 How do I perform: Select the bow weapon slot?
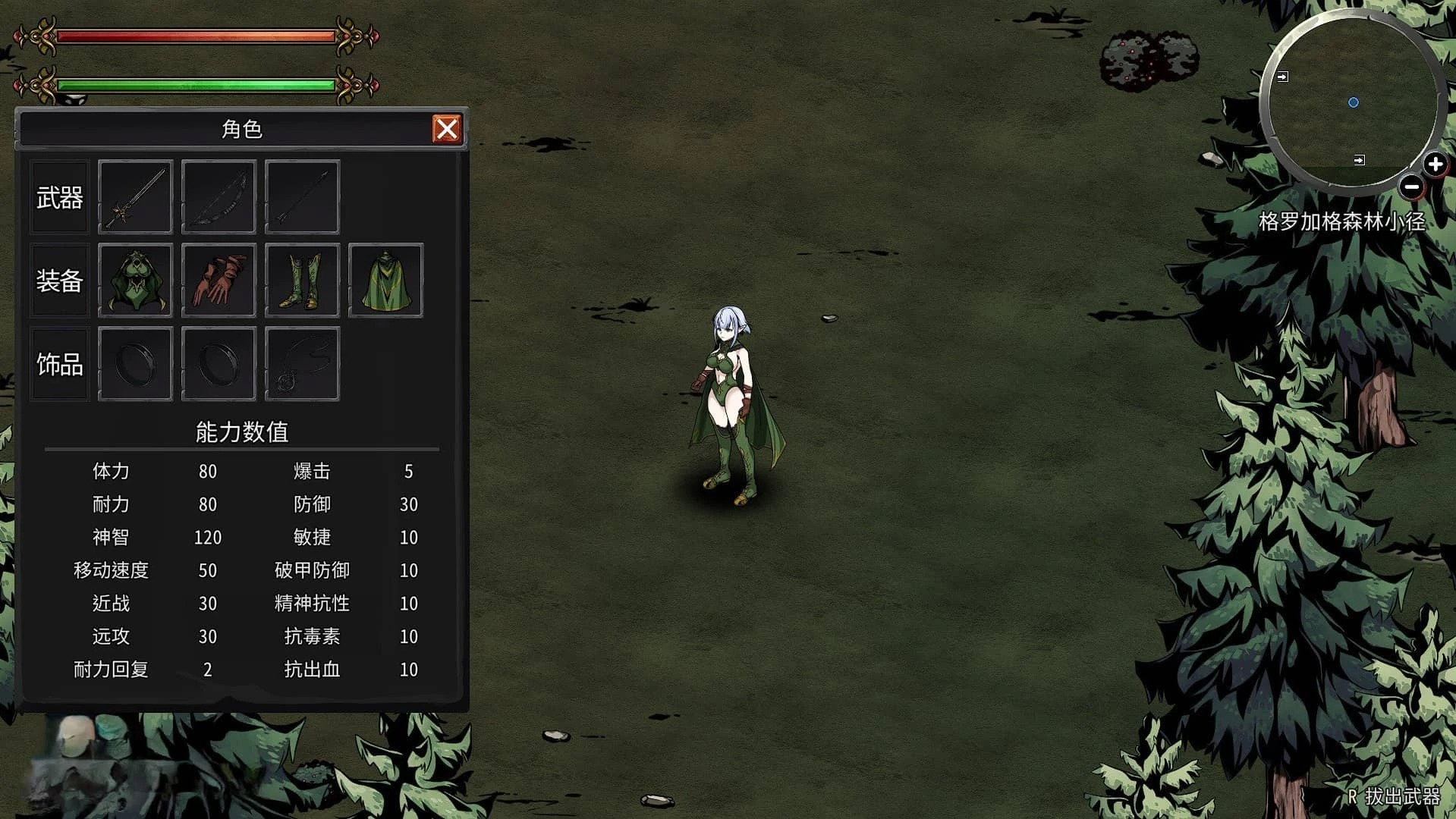pyautogui.click(x=219, y=197)
